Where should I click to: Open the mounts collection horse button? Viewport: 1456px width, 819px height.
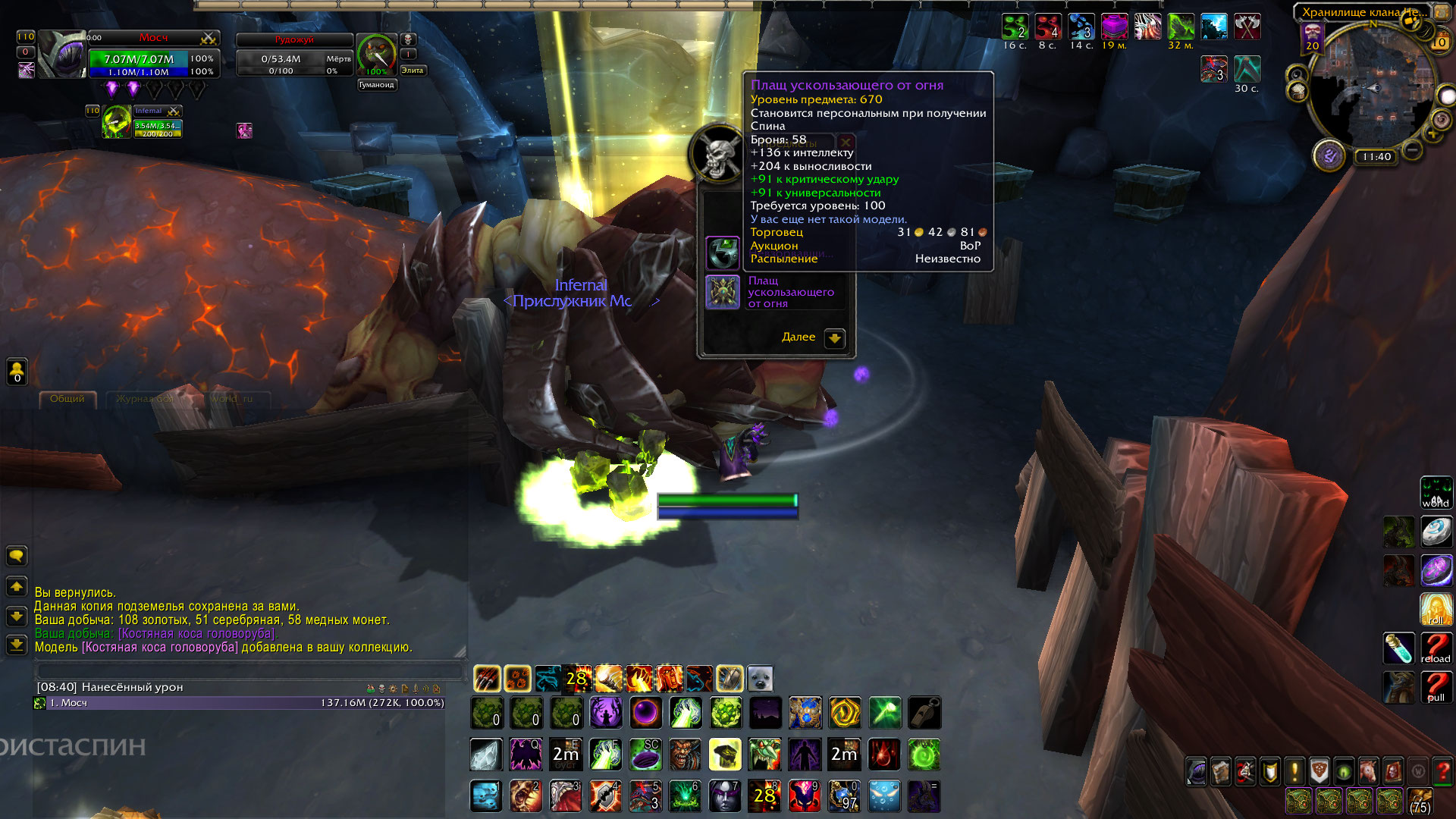(x=1368, y=772)
